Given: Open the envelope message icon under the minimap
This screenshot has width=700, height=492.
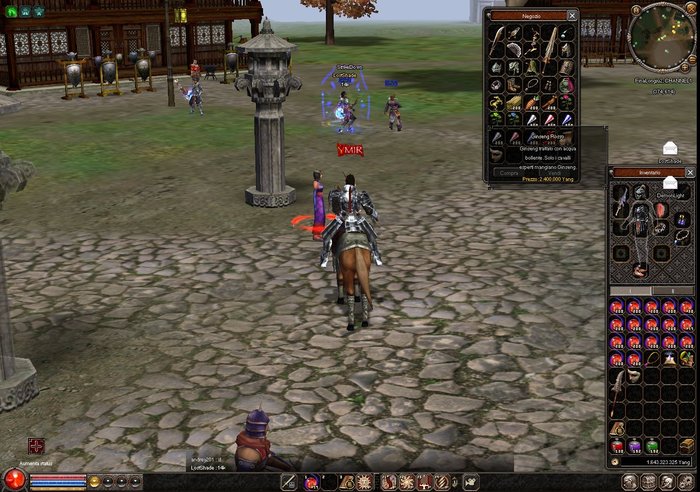Looking at the screenshot, I should click(x=669, y=148).
